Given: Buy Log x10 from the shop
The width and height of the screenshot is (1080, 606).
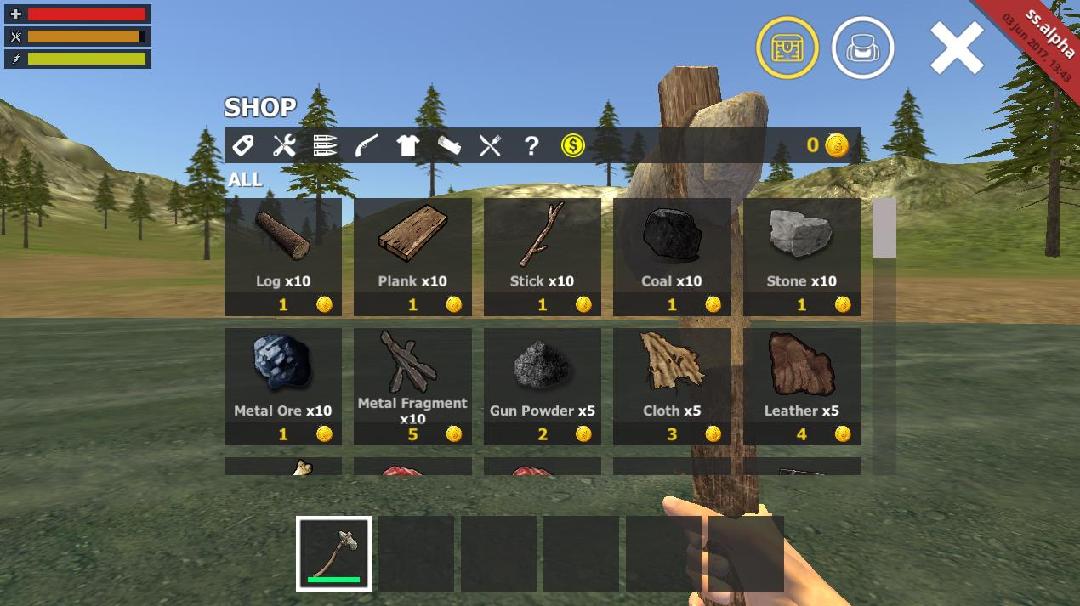Looking at the screenshot, I should (x=283, y=256).
